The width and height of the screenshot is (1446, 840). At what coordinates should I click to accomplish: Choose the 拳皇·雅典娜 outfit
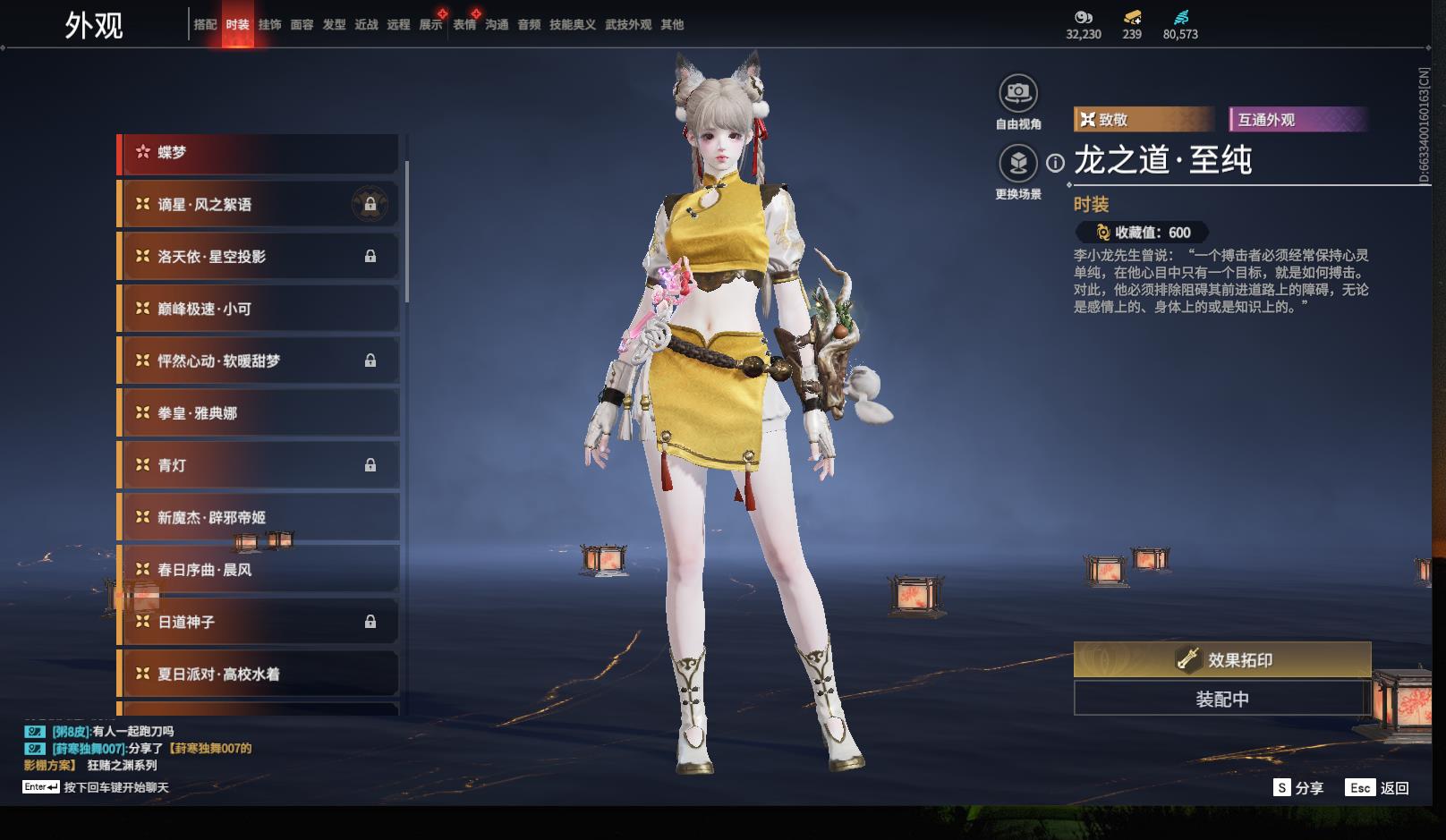tap(258, 413)
